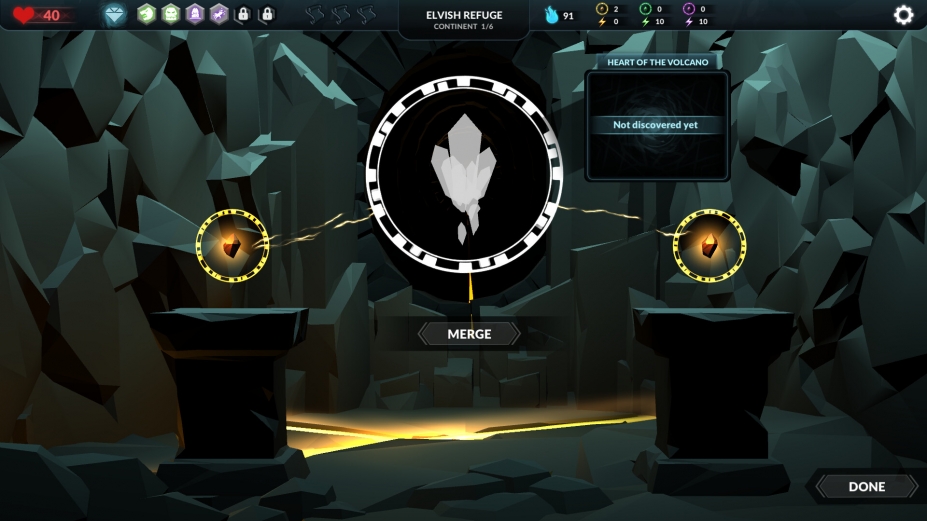Viewport: 927px width, 521px height.
Task: Select the right glowing amber gem slot
Action: click(709, 245)
